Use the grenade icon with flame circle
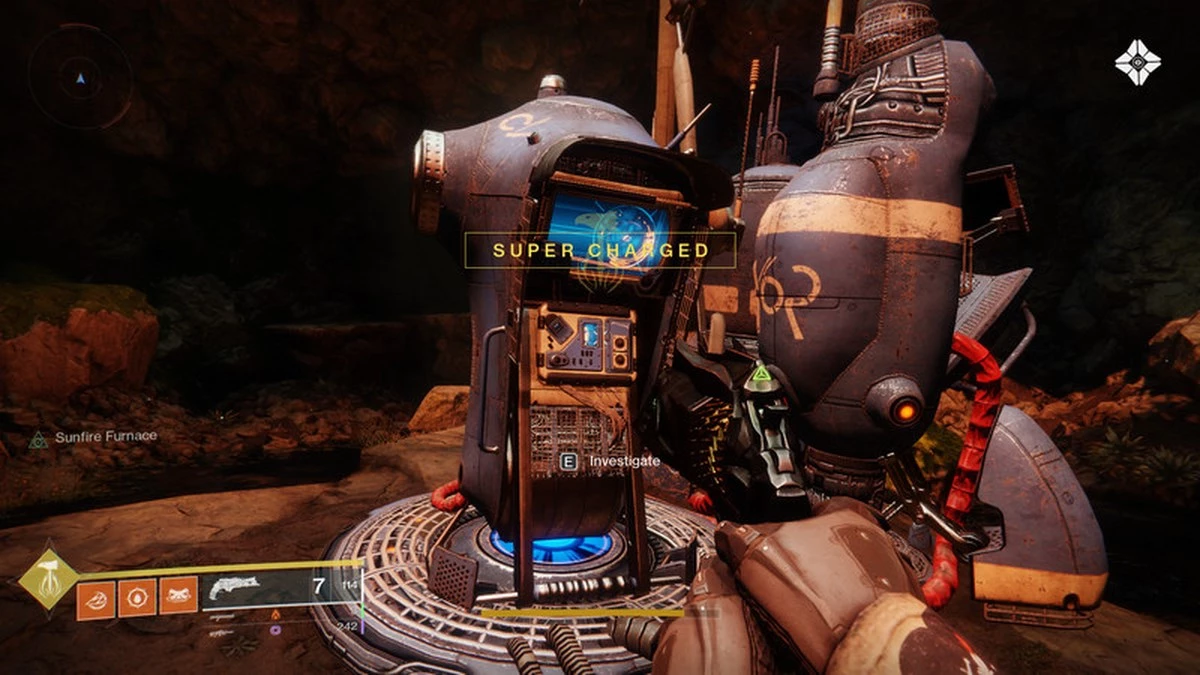This screenshot has width=1200, height=675. coord(137,598)
